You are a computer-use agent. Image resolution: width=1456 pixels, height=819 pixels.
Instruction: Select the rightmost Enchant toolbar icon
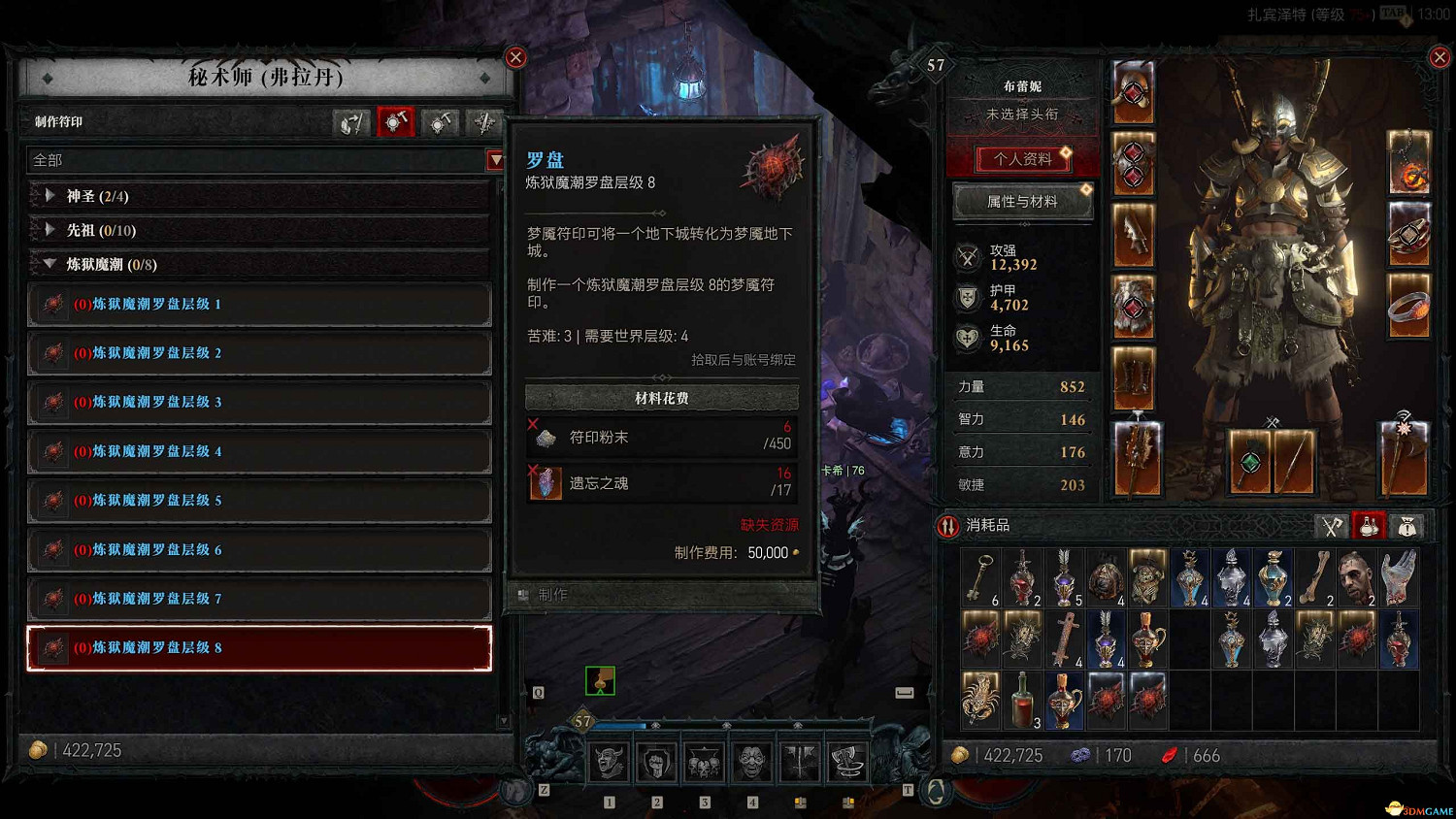pos(484,122)
